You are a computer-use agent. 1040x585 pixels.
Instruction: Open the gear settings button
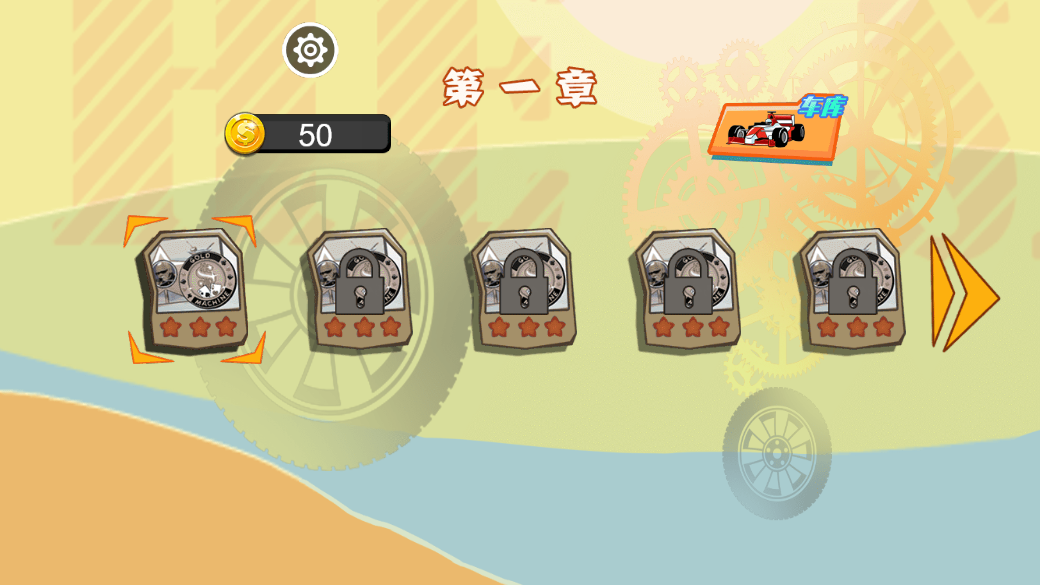[310, 50]
